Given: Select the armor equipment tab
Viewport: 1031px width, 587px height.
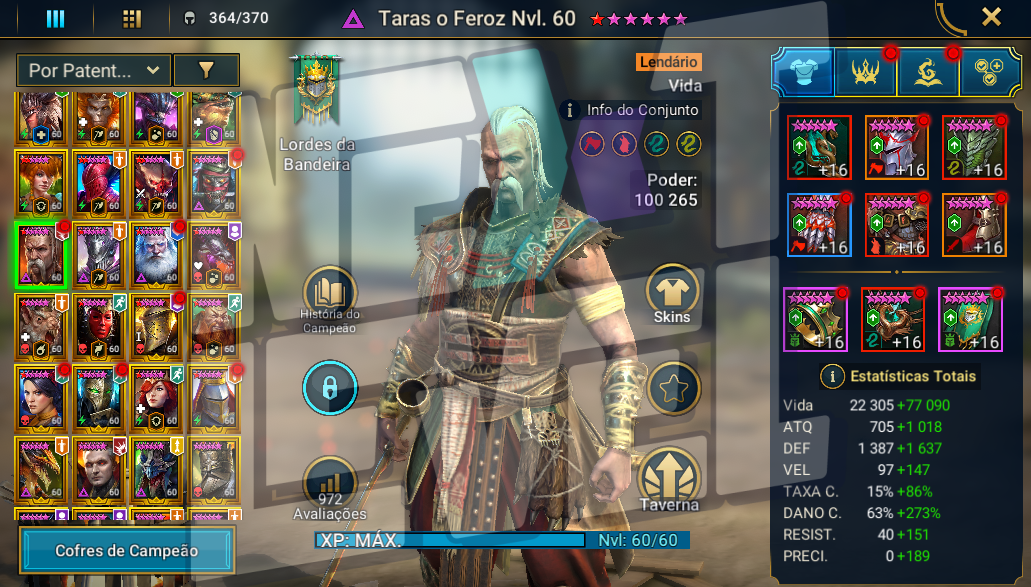Looking at the screenshot, I should [802, 72].
